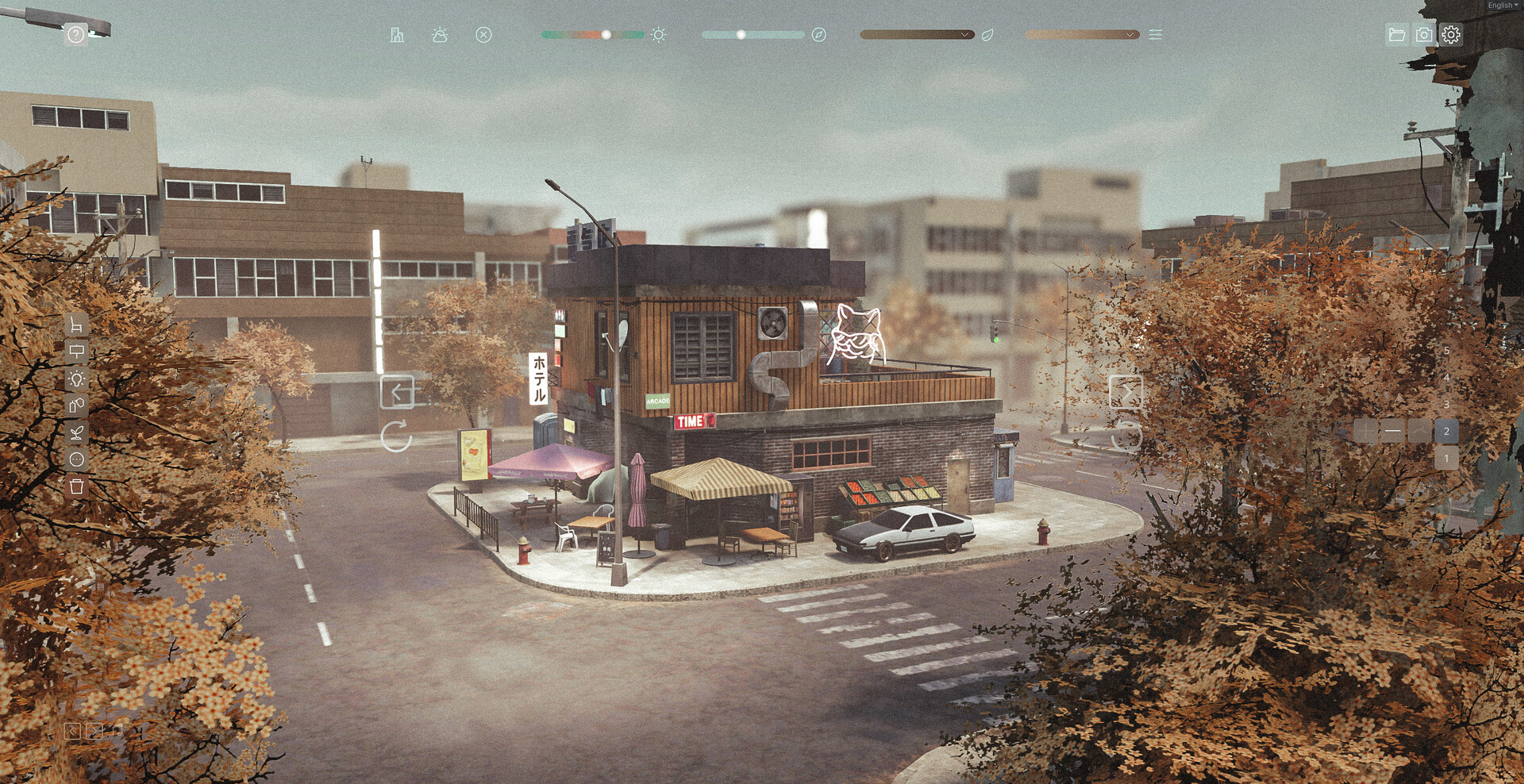Choose the English language dropdown

click(1502, 6)
